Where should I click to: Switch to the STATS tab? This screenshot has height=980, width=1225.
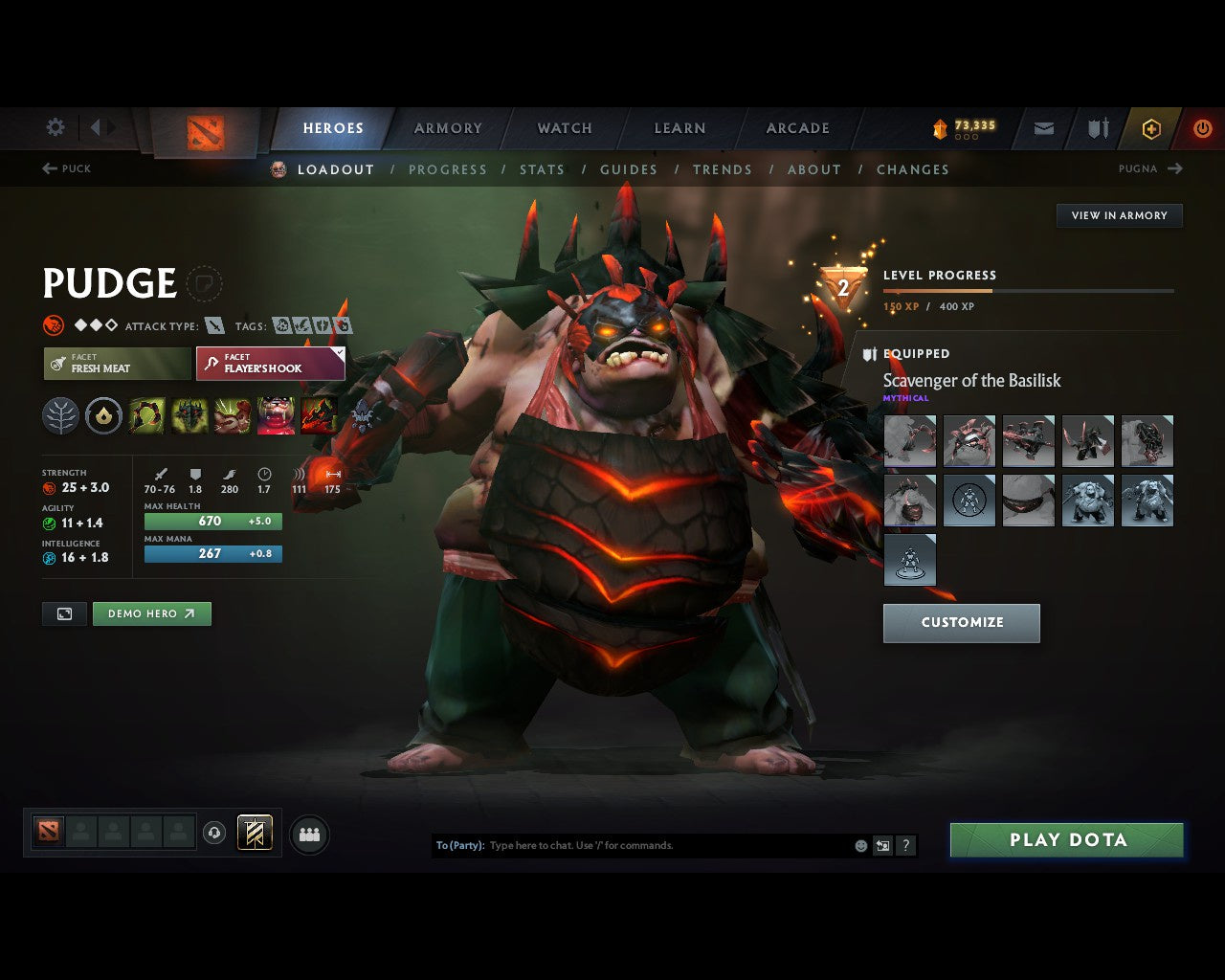coord(543,169)
